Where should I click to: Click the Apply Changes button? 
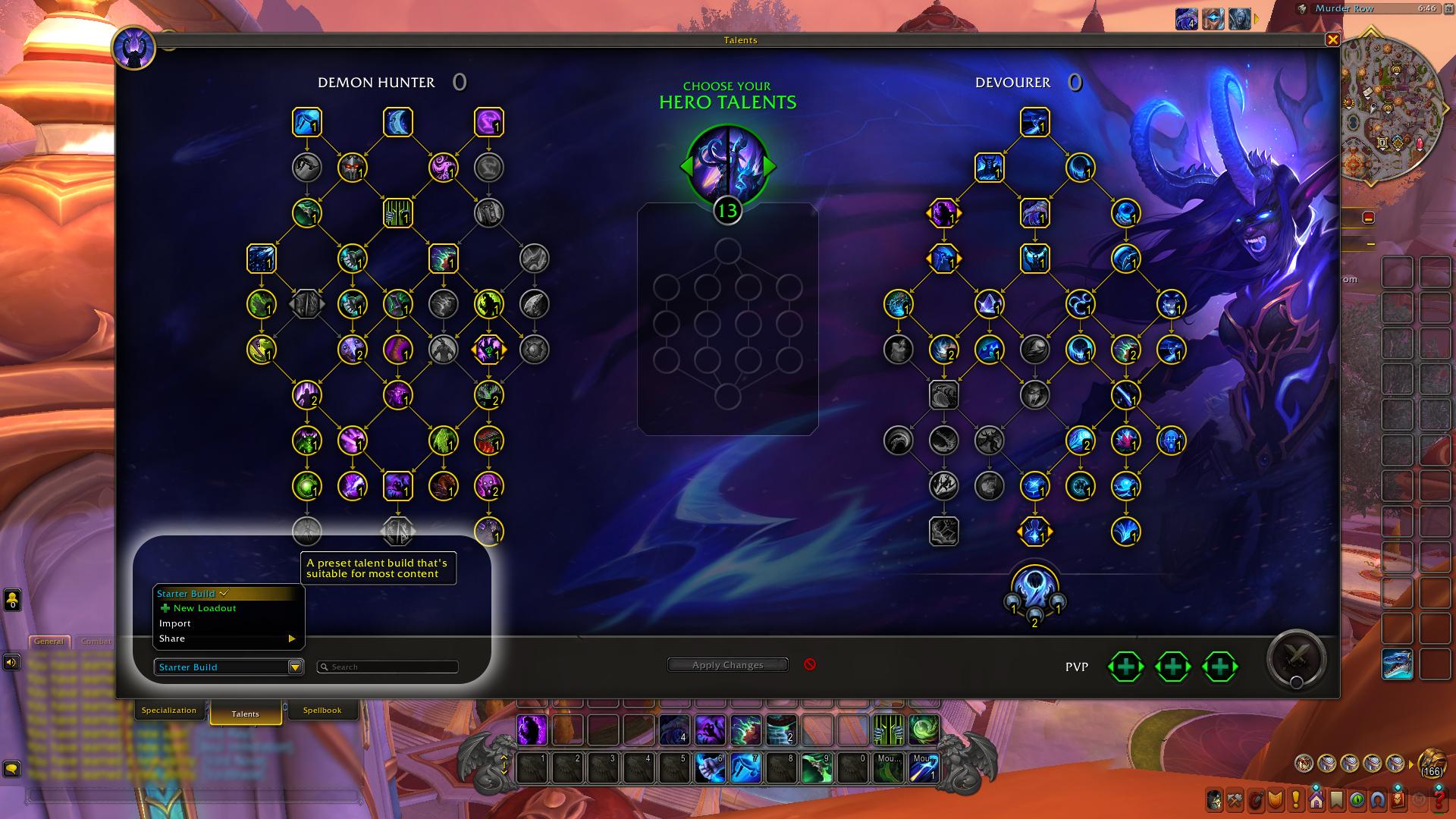coord(727,665)
